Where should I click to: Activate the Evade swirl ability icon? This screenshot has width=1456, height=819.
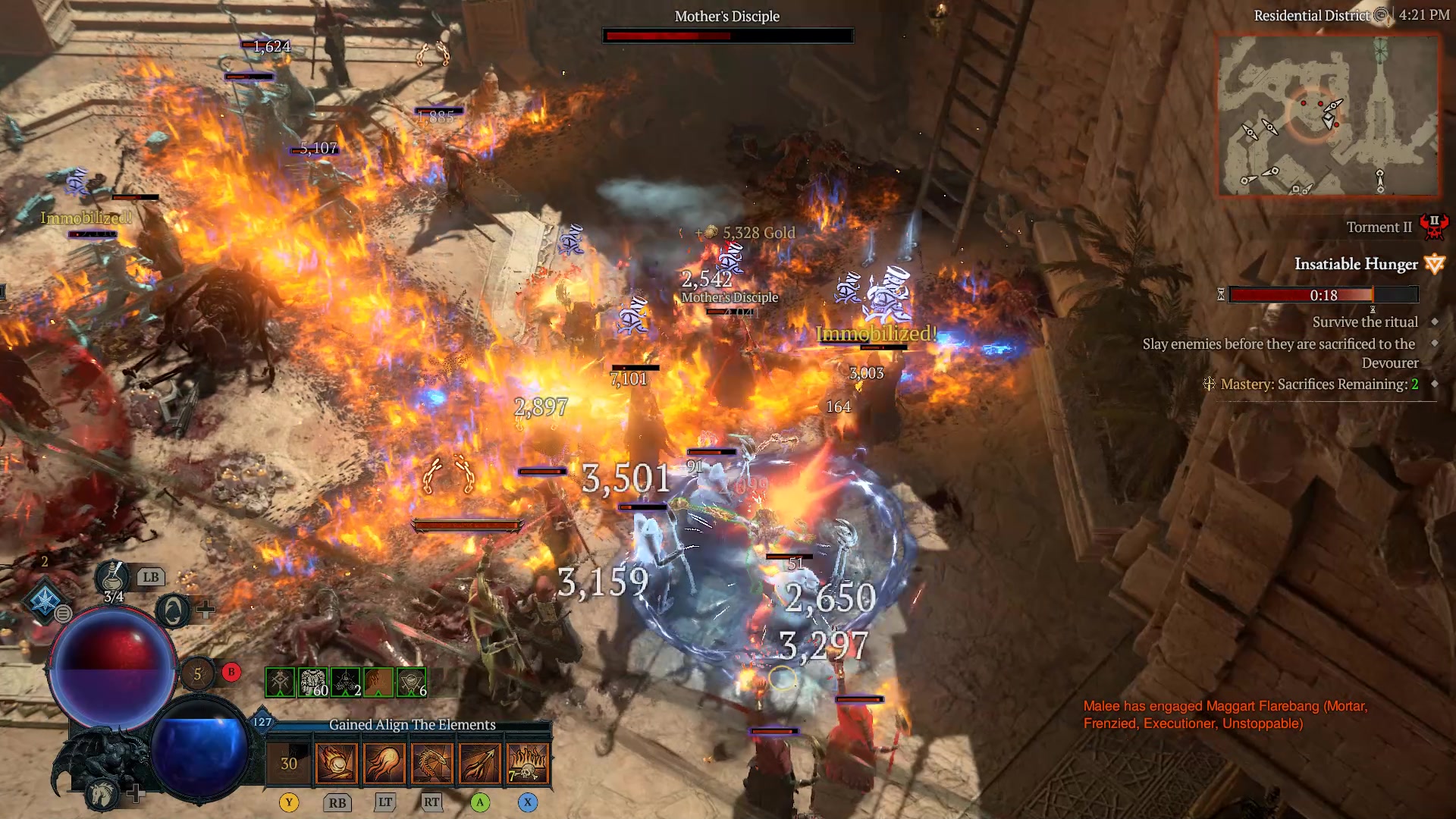click(173, 610)
